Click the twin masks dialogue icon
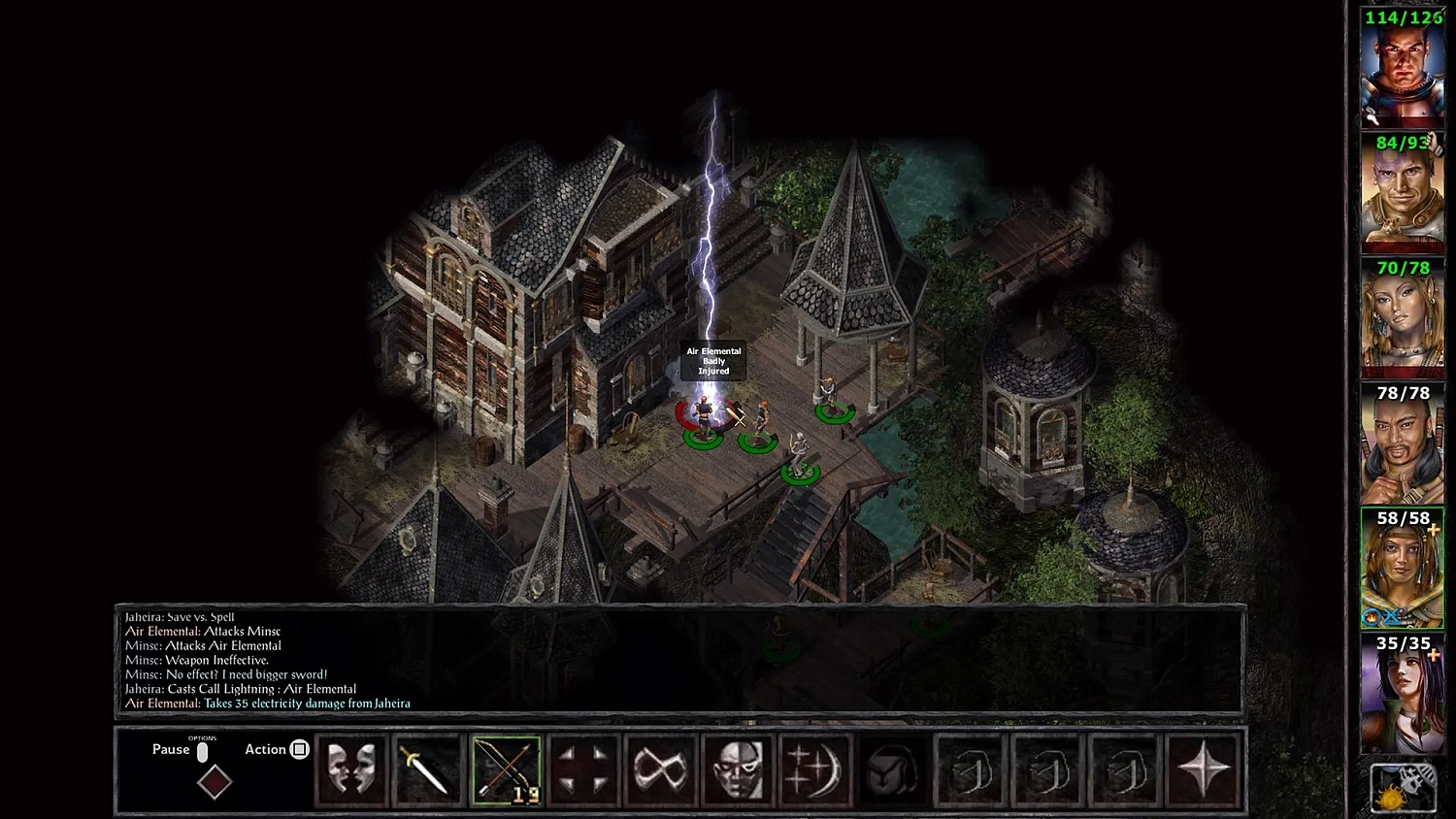The width and height of the screenshot is (1456, 819). tap(351, 770)
